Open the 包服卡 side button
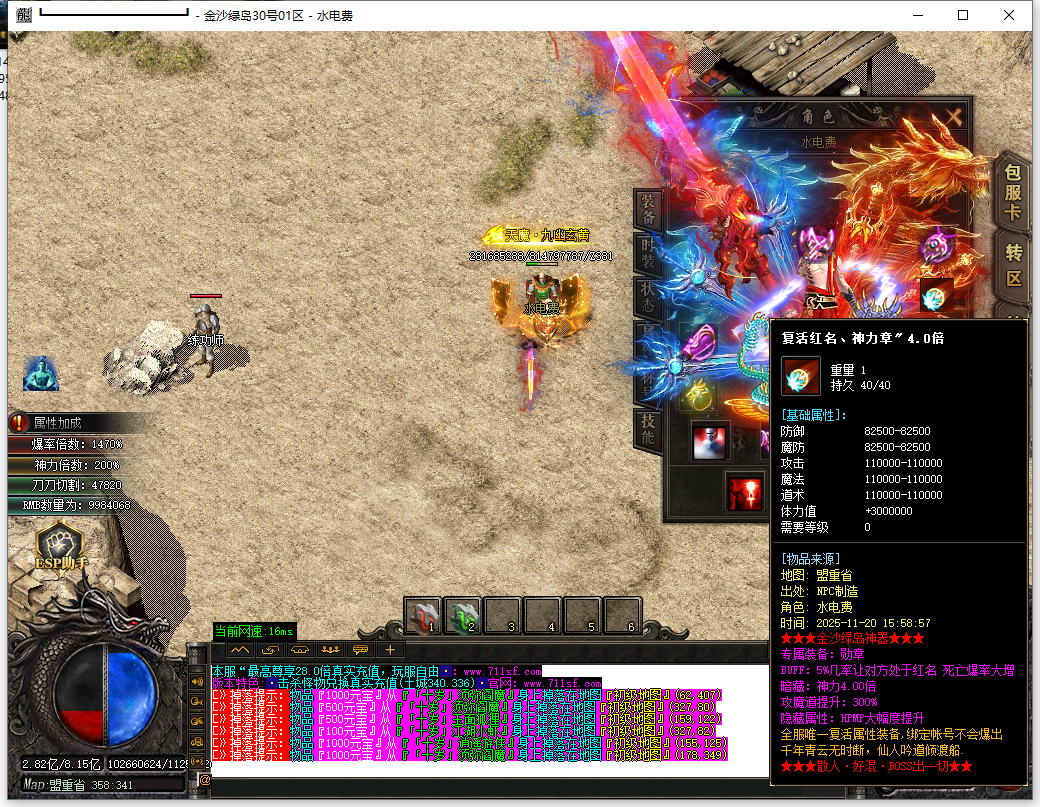This screenshot has width=1040, height=807. click(1013, 190)
